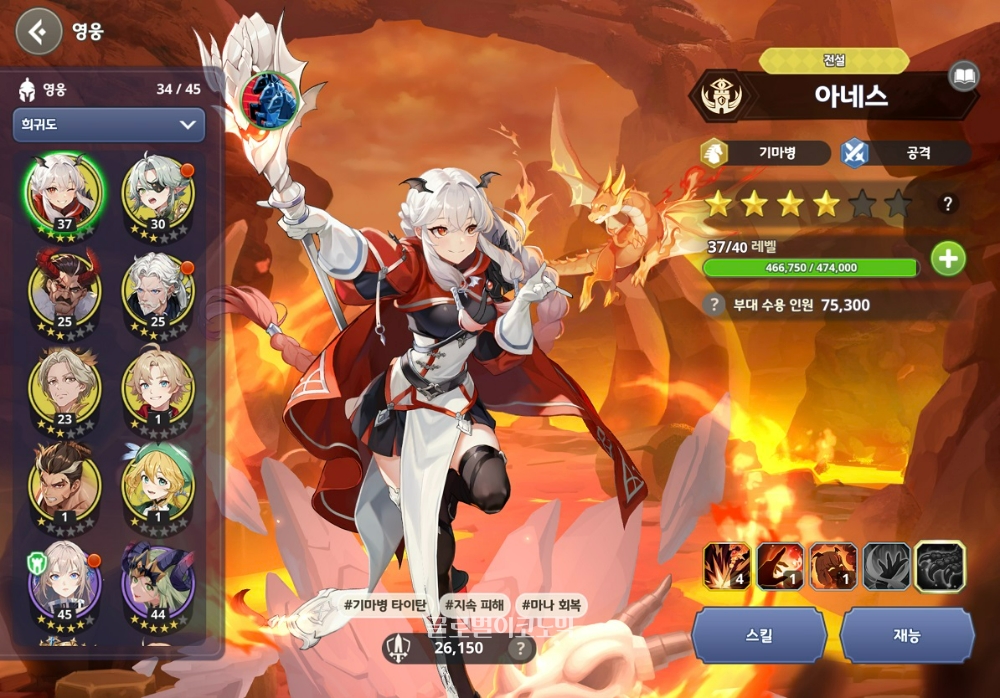View the first skill icon with level 4

pos(727,566)
